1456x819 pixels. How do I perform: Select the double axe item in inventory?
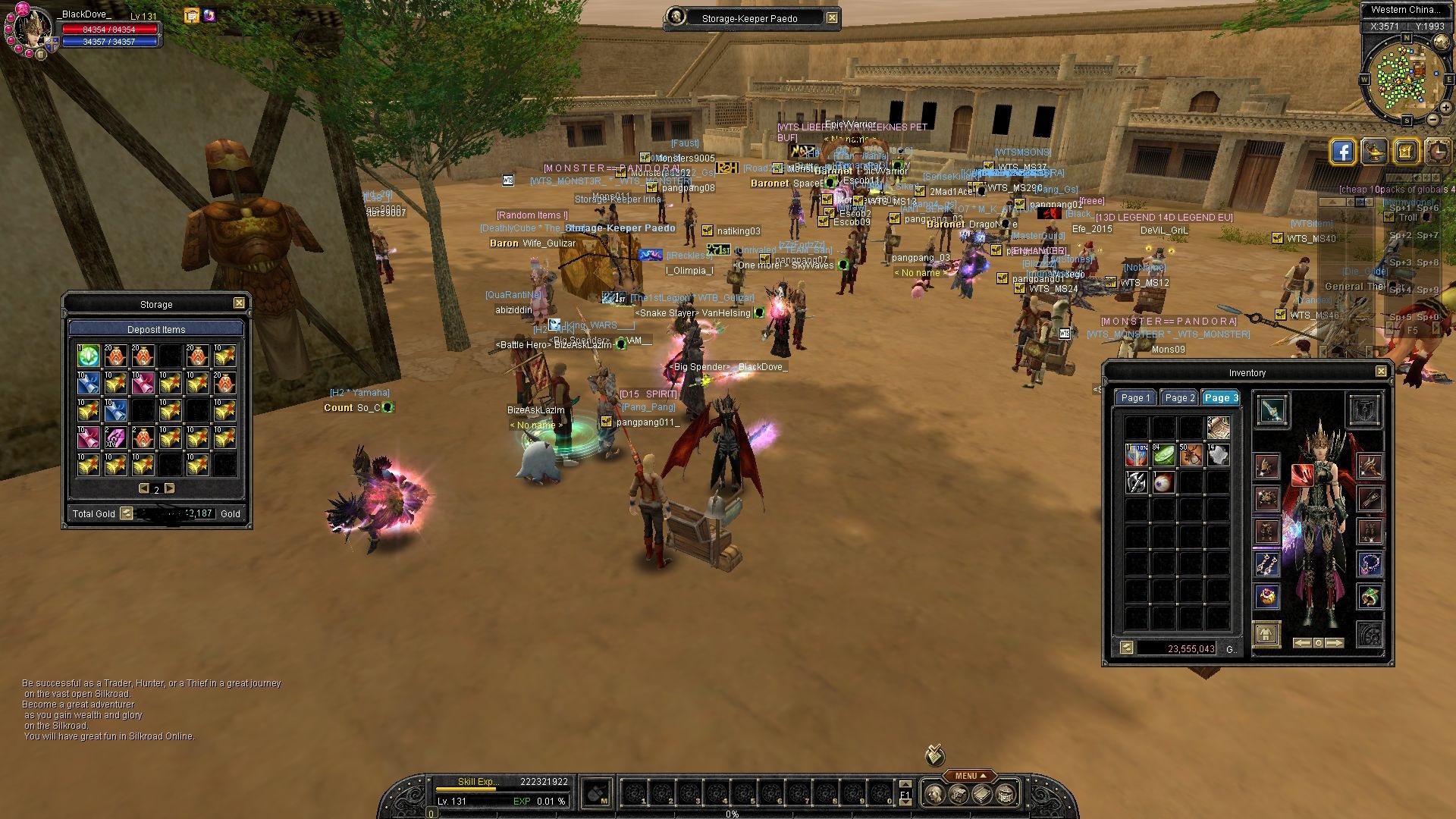click(1136, 482)
